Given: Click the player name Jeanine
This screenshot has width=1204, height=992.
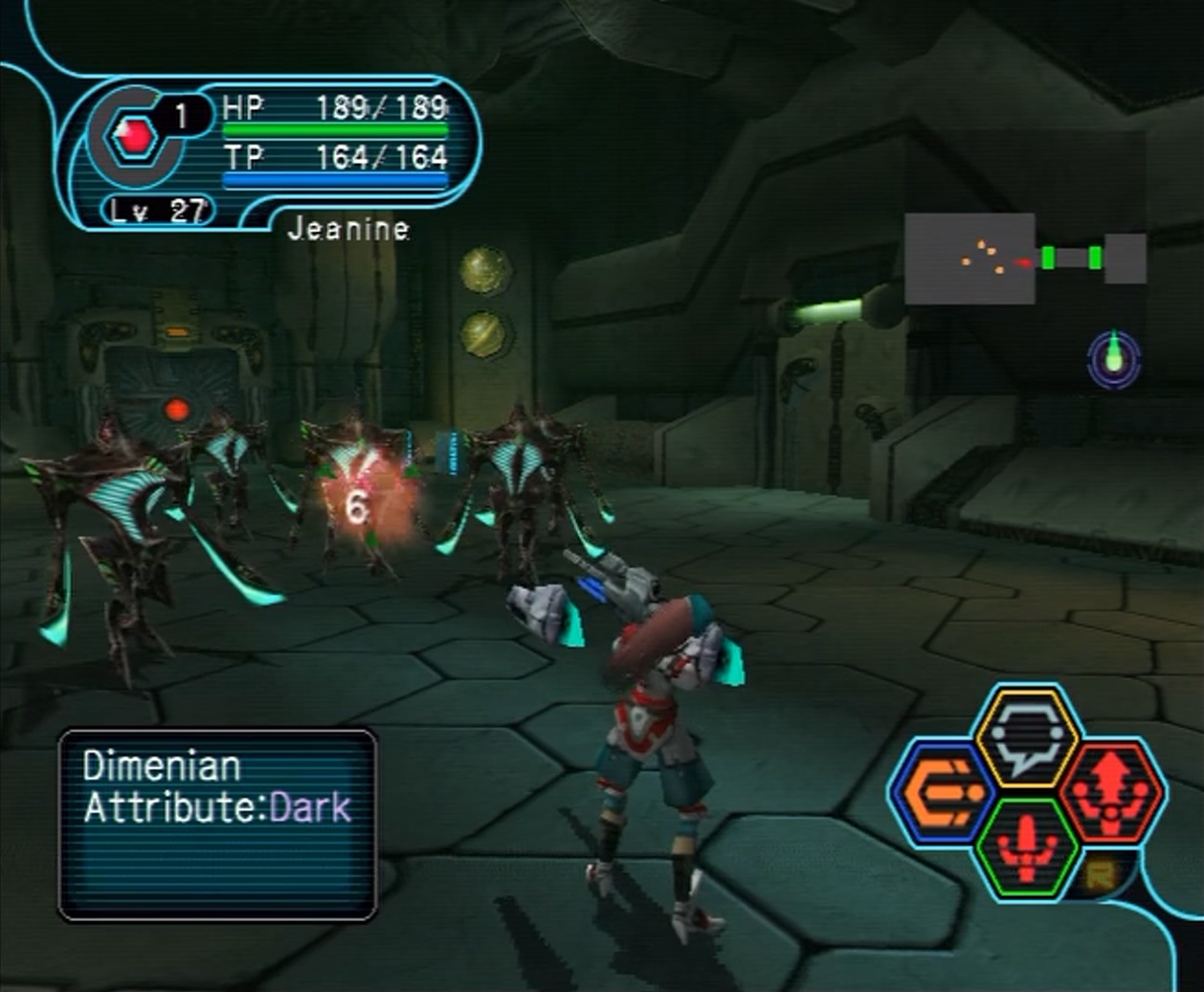Looking at the screenshot, I should (348, 230).
